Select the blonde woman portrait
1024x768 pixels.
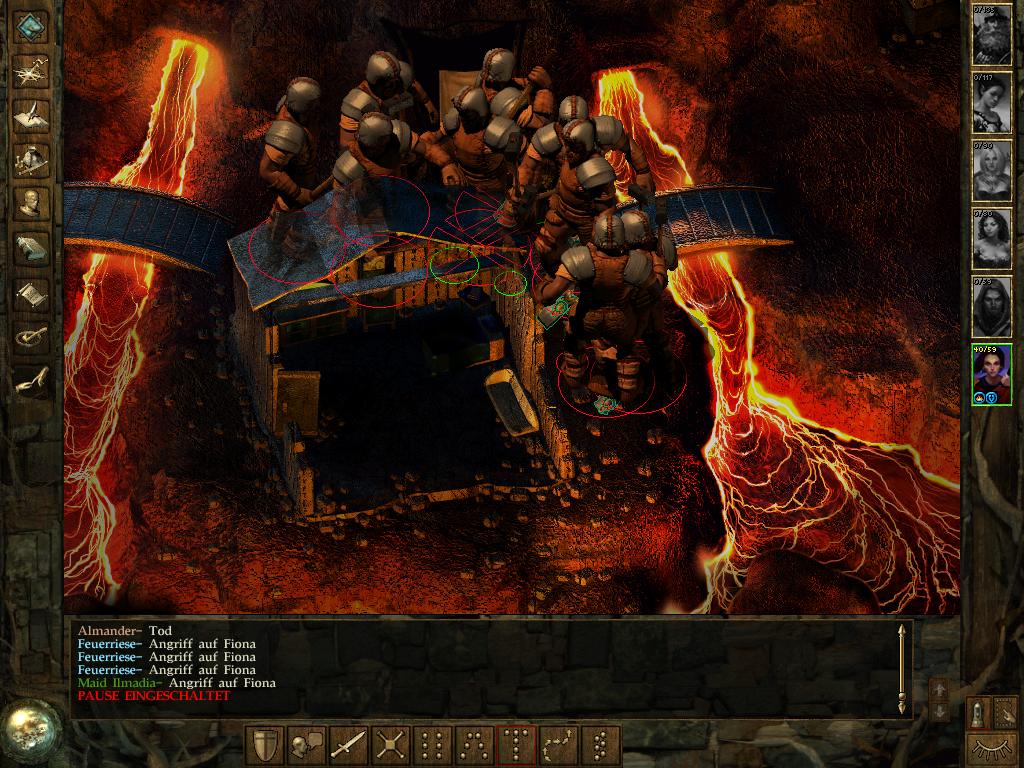(x=991, y=170)
